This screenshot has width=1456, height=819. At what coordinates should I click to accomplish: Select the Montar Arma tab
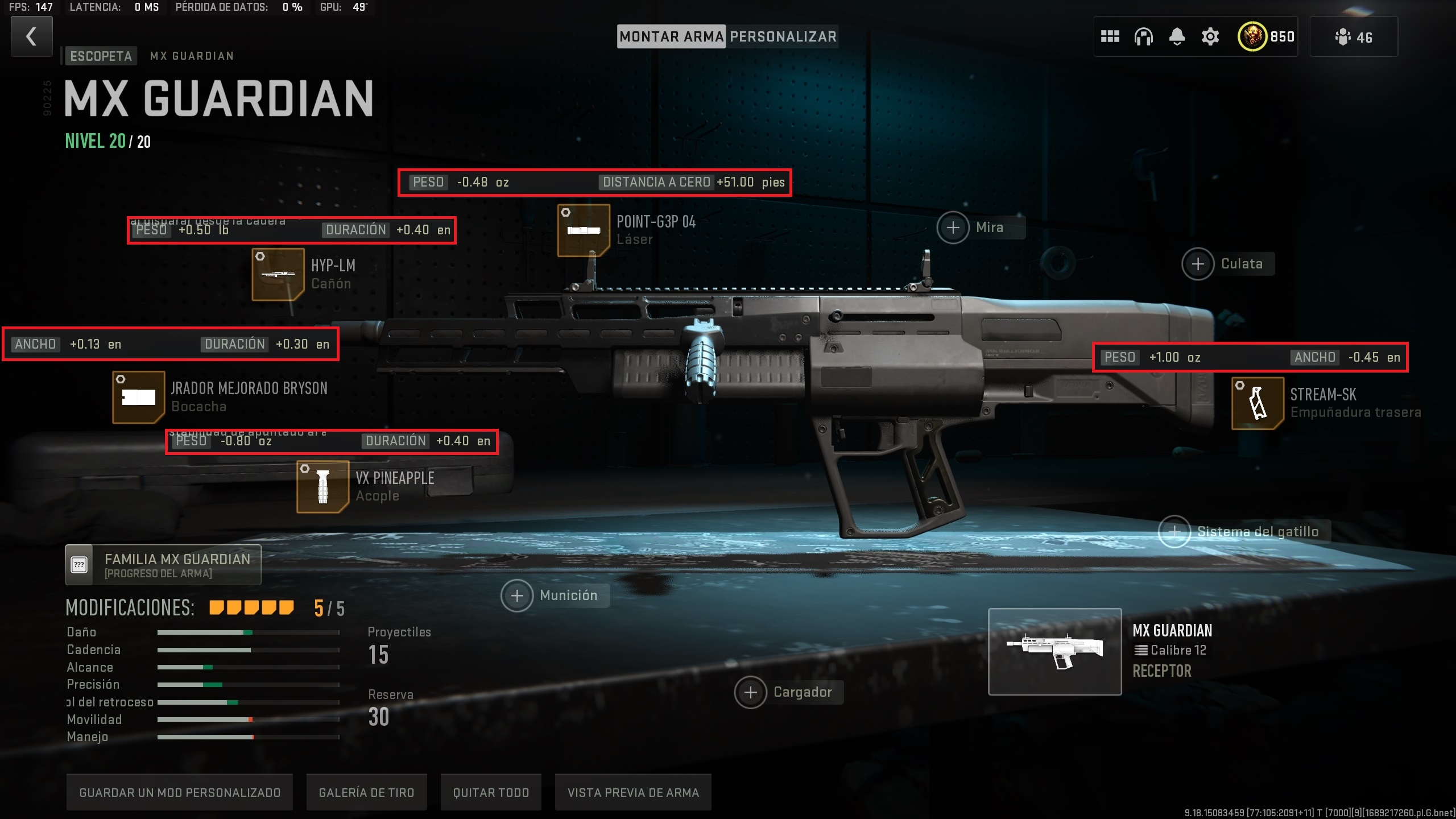point(672,36)
